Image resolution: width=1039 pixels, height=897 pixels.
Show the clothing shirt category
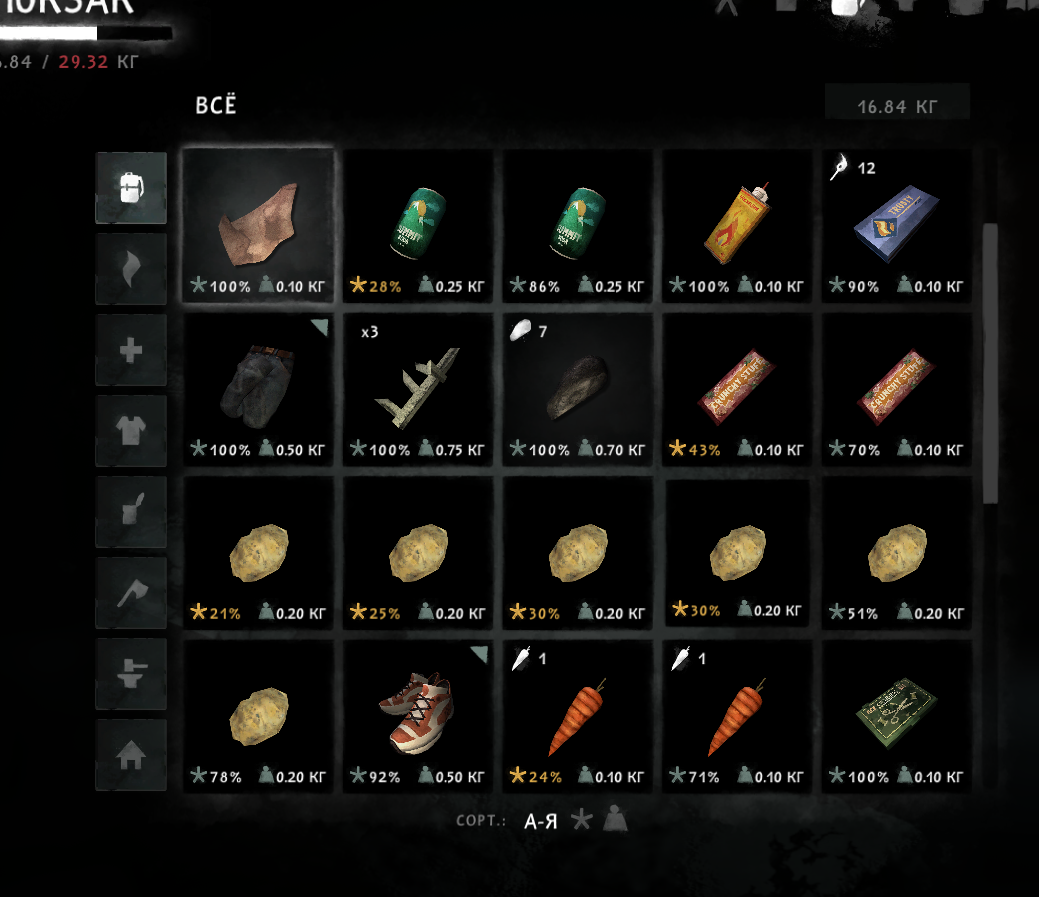click(131, 431)
